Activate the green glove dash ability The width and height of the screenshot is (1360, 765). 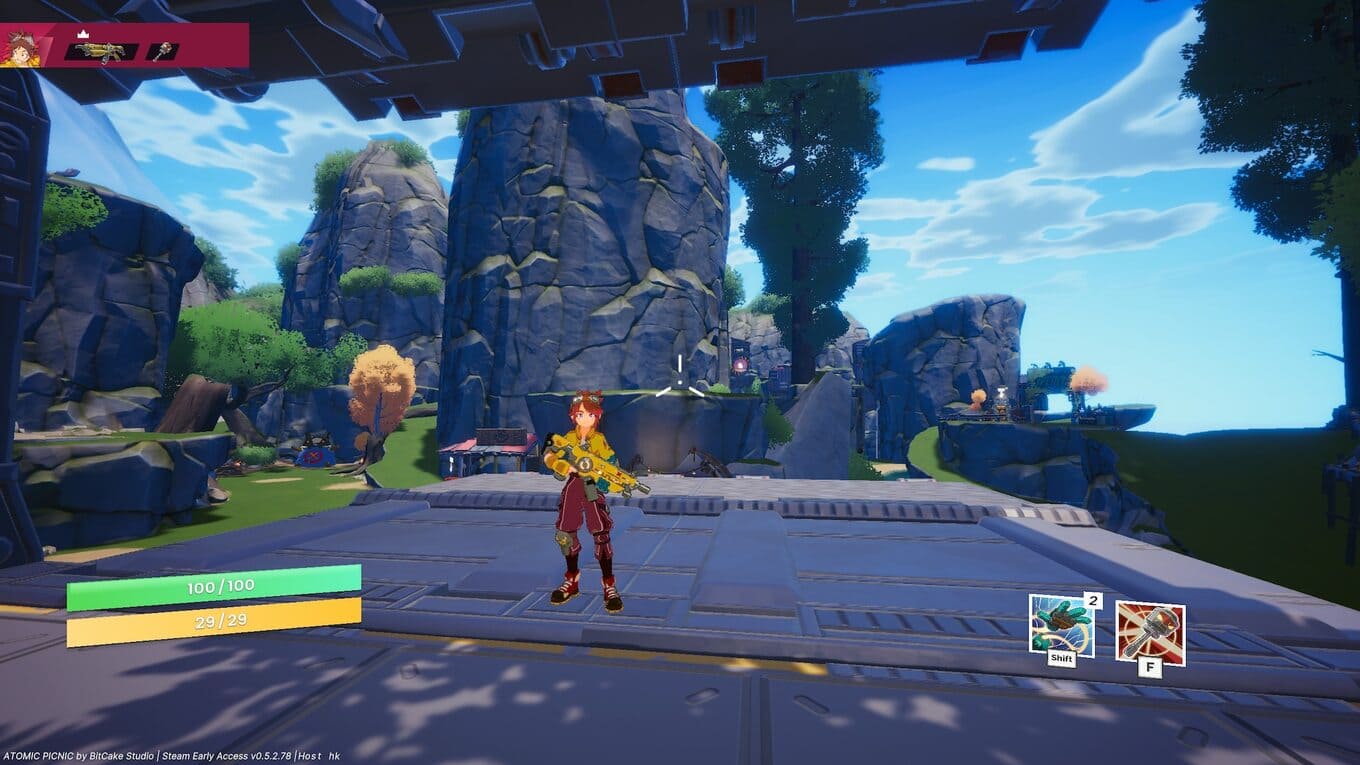pos(1060,625)
